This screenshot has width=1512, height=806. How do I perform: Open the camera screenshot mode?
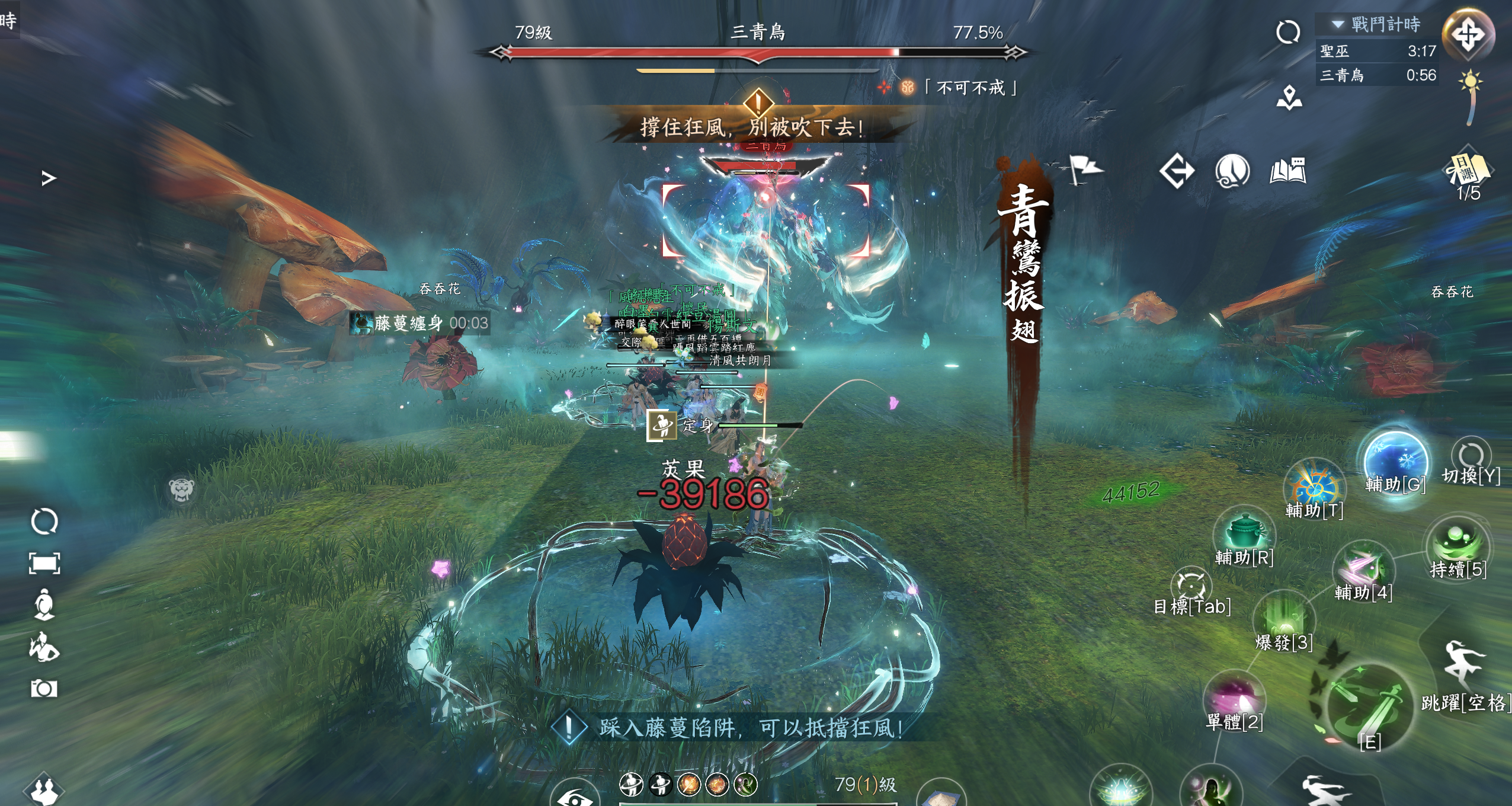44,689
